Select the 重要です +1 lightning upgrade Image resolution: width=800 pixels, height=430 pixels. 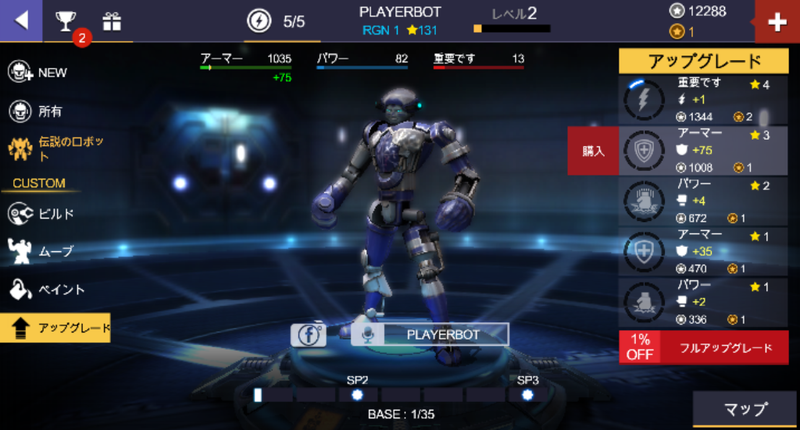coord(703,100)
